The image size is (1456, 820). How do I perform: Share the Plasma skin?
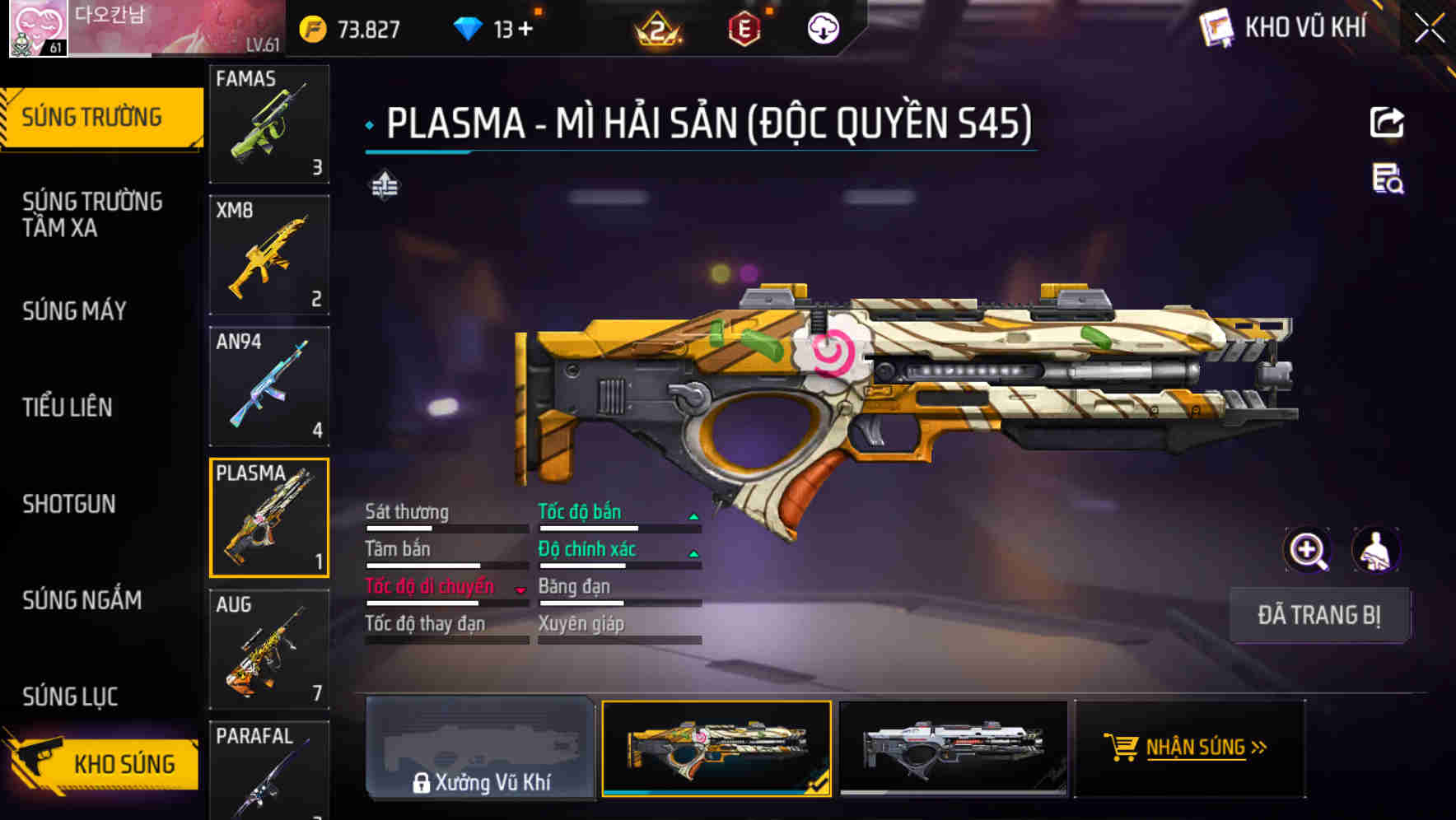click(1388, 122)
